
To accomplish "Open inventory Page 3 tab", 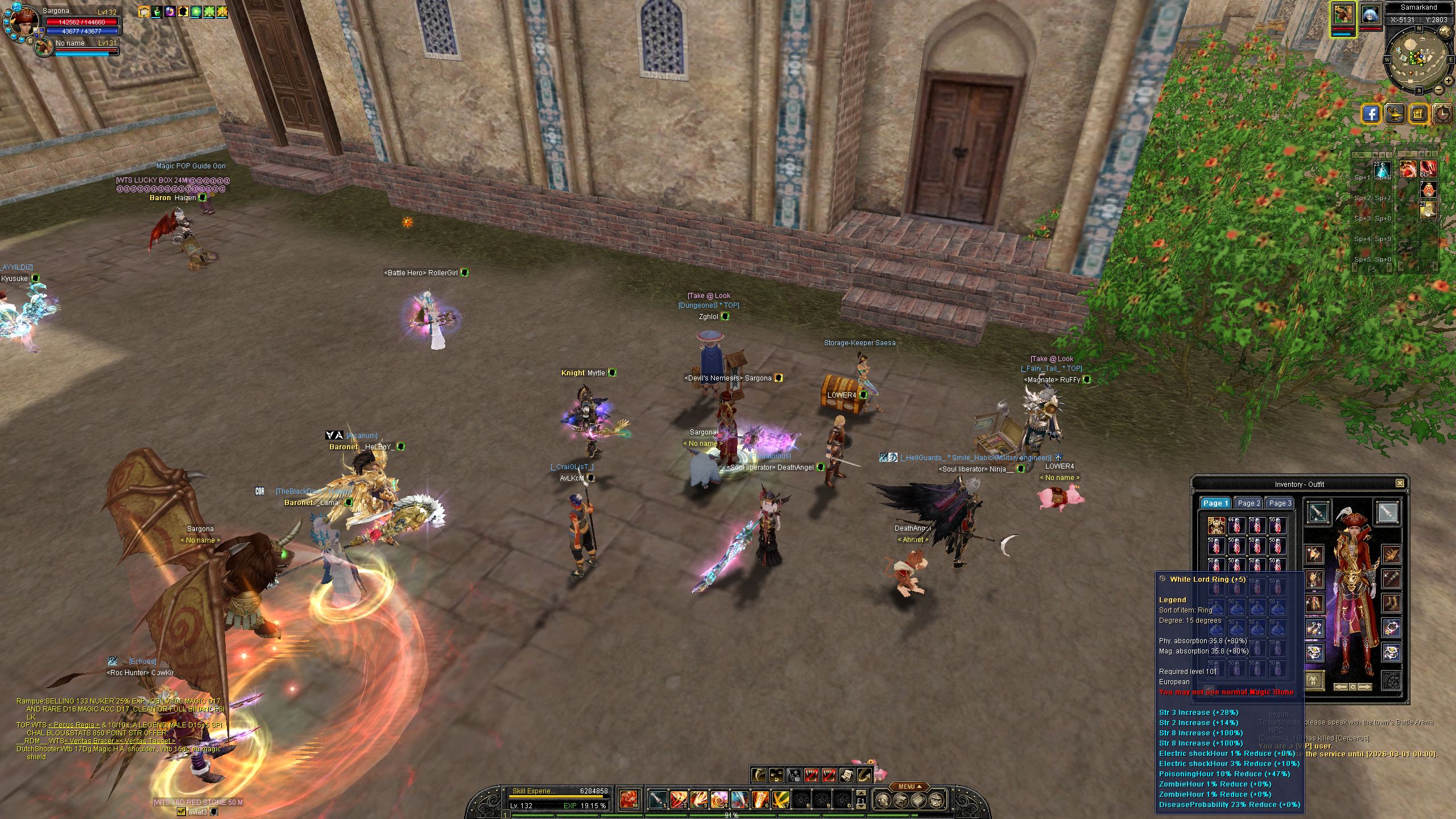I will [1280, 503].
